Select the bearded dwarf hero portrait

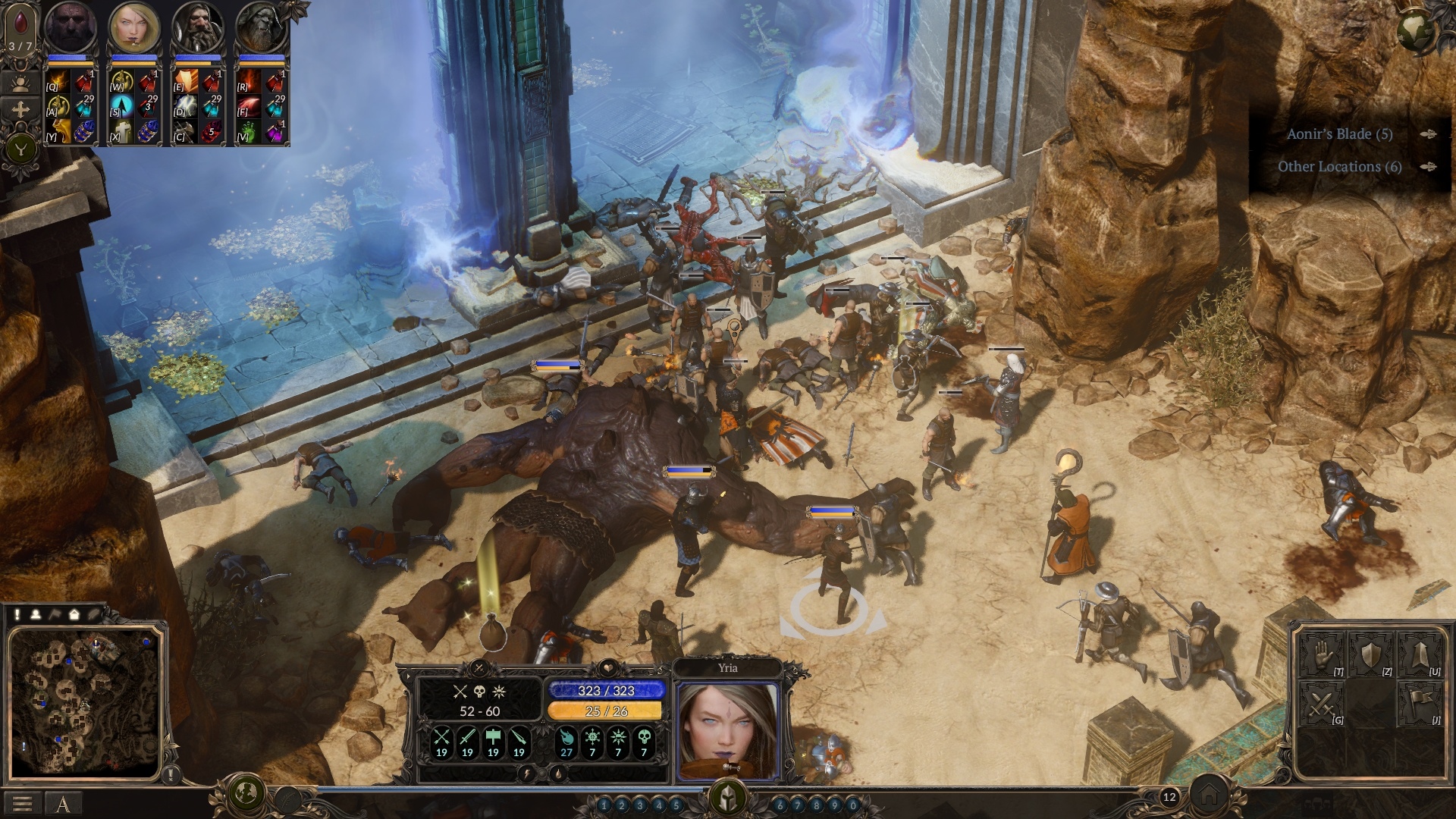pyautogui.click(x=198, y=29)
